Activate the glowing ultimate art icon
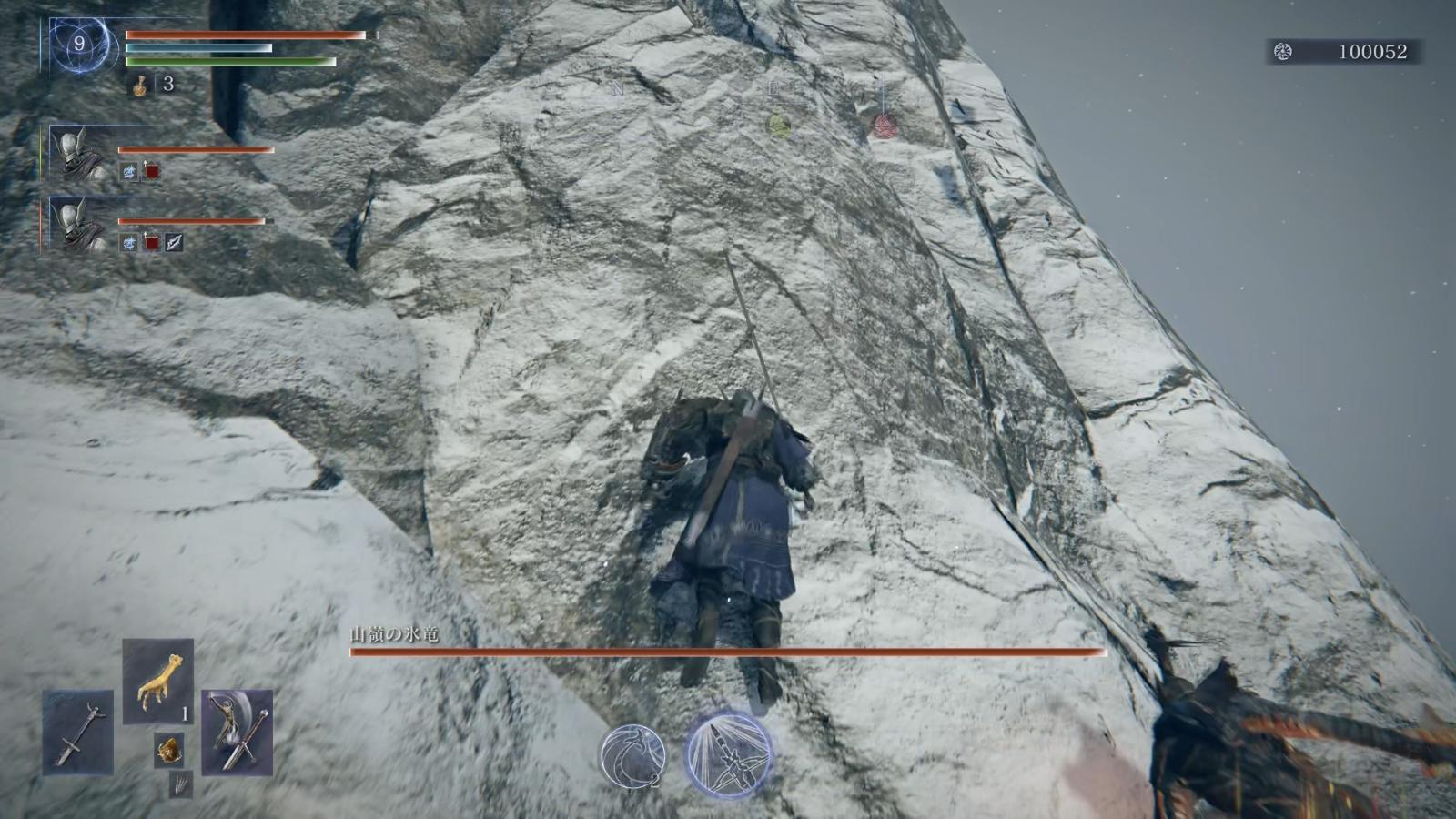 point(728,754)
